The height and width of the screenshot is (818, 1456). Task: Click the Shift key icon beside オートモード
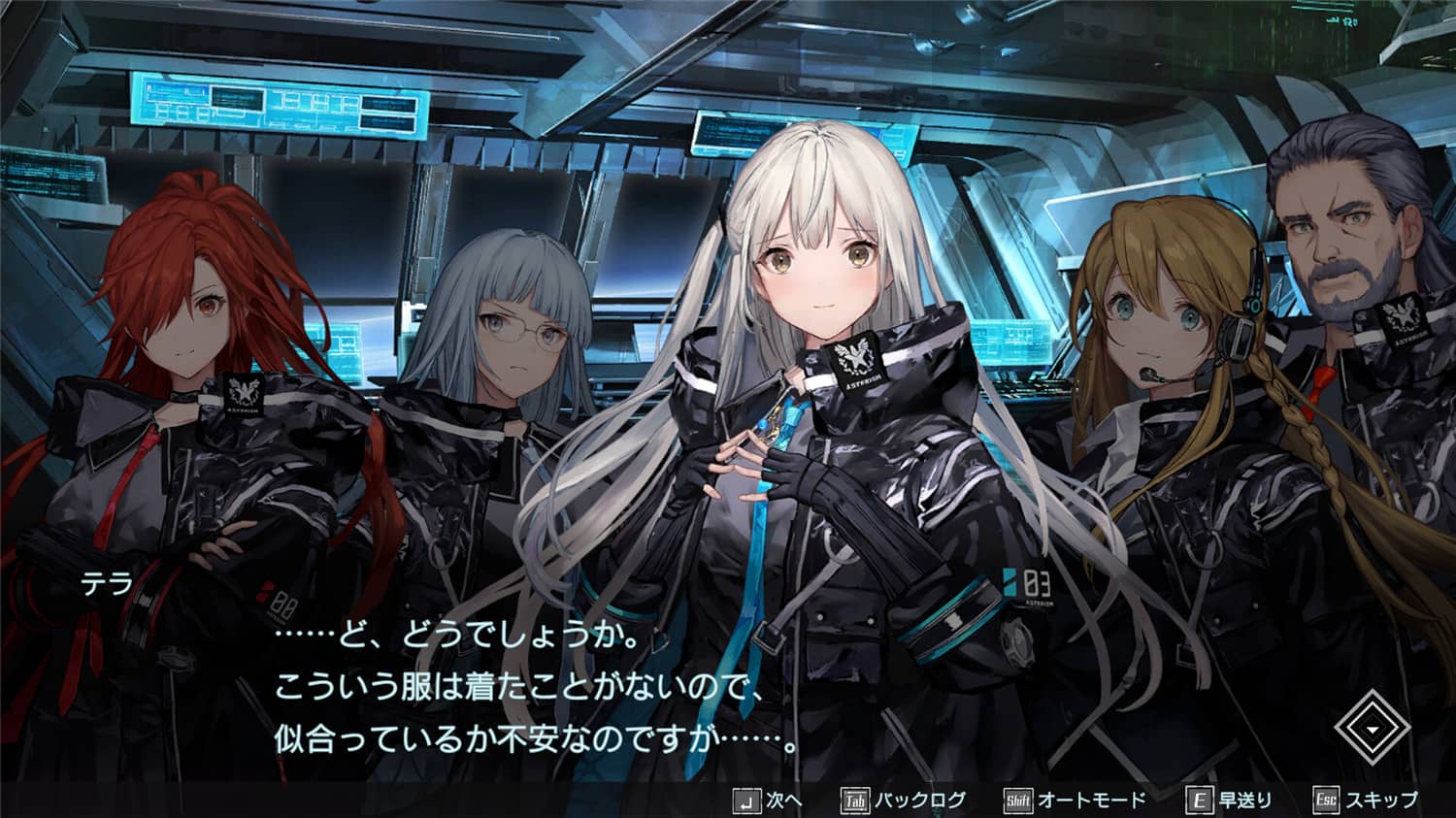(x=1017, y=802)
